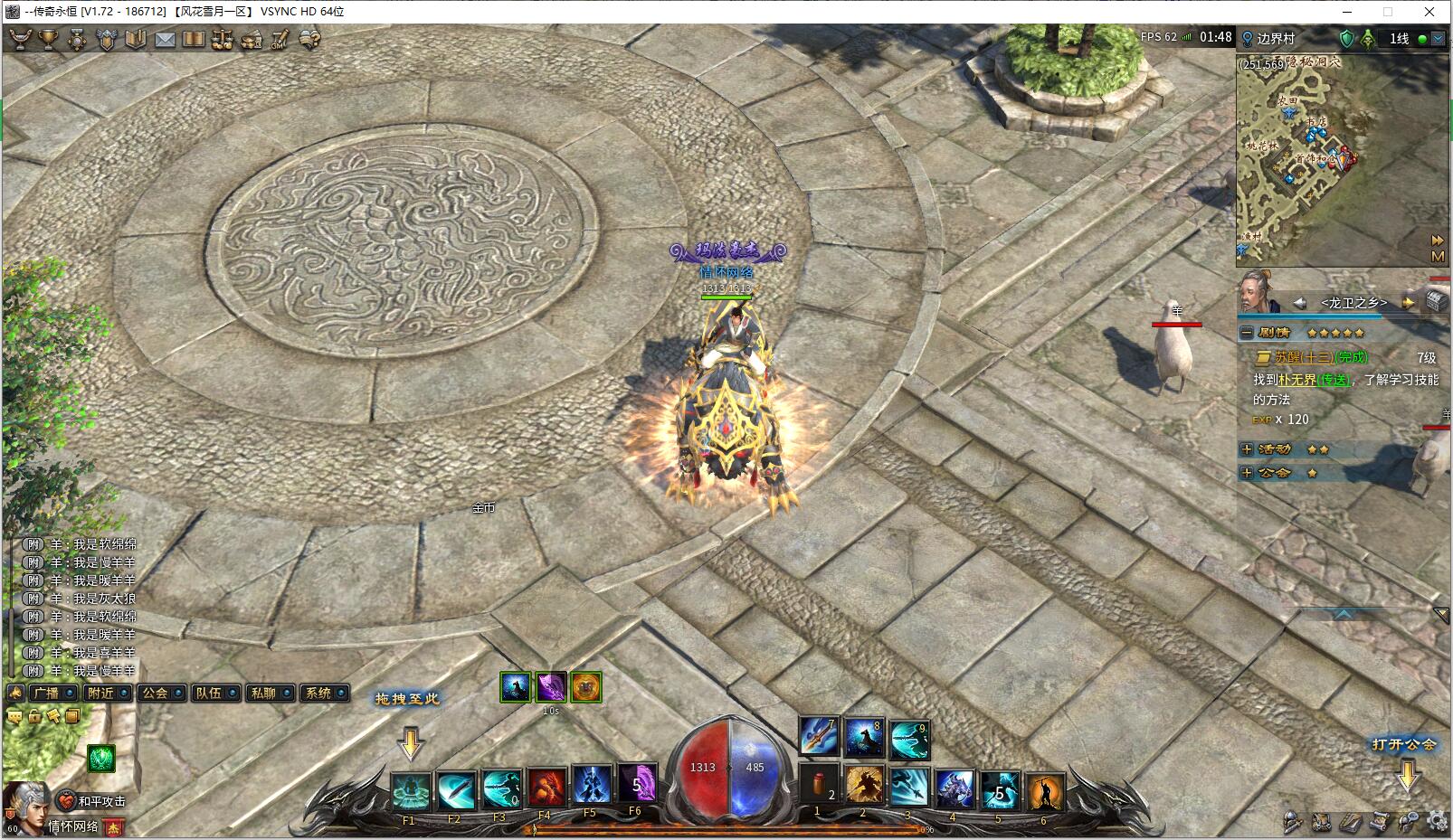The height and width of the screenshot is (840, 1453).
Task: Activate the red dragon skill on F4
Action: pos(546,788)
